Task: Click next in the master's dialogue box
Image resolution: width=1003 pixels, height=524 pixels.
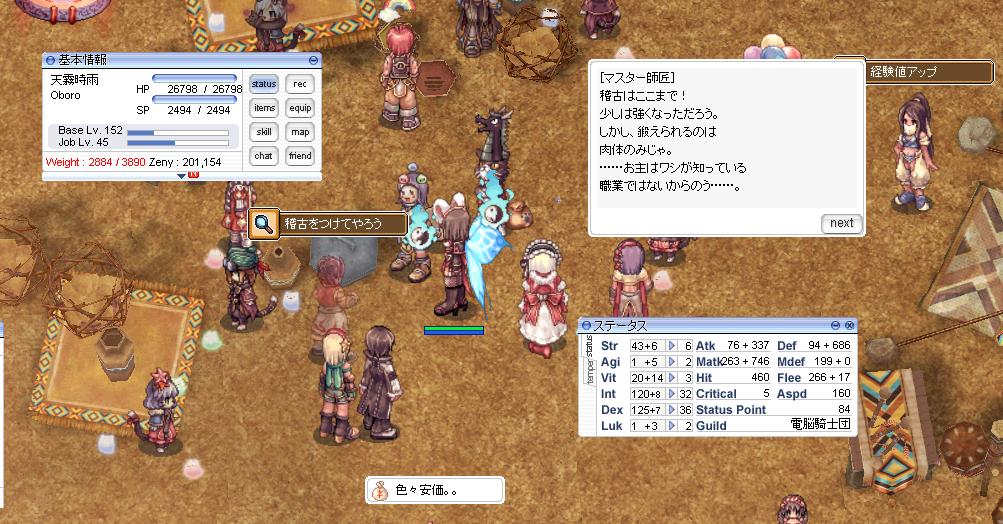Action: pyautogui.click(x=841, y=223)
